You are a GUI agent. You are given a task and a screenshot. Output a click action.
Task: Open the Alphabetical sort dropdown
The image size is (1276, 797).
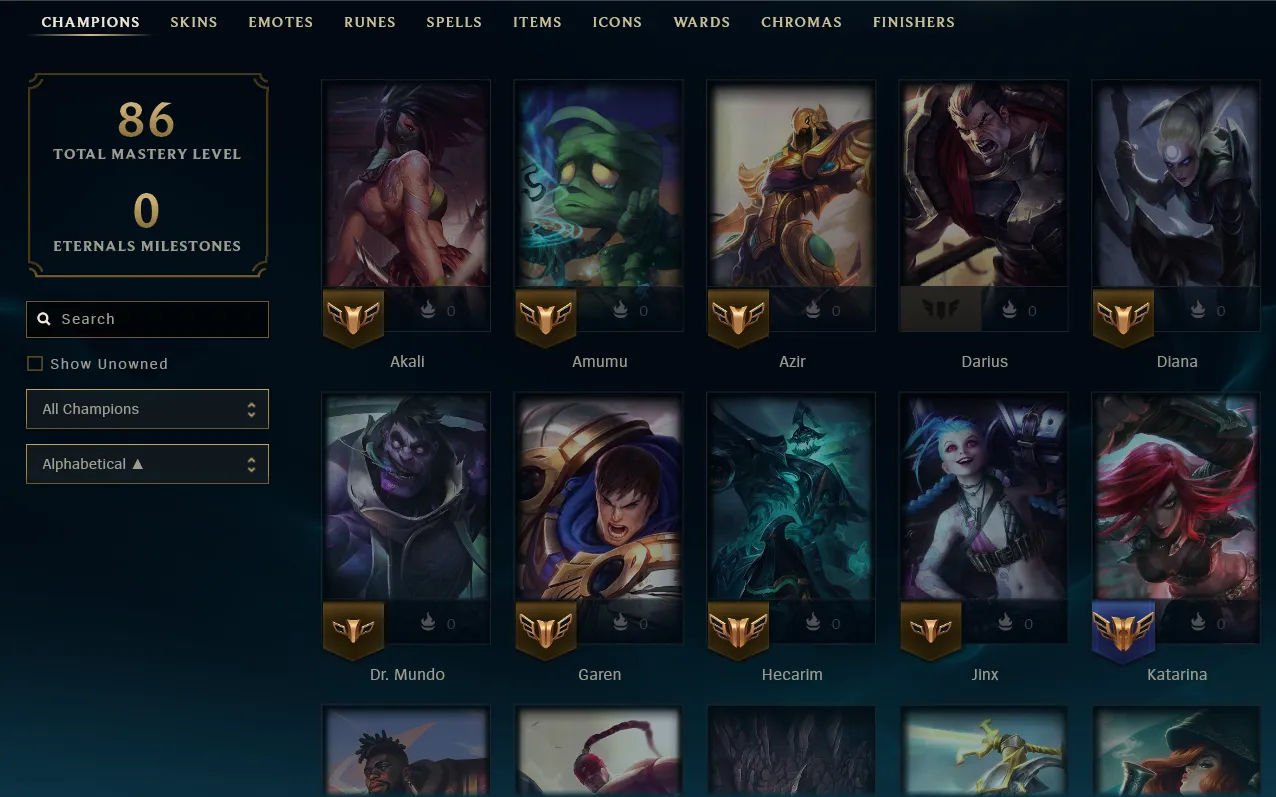point(147,464)
